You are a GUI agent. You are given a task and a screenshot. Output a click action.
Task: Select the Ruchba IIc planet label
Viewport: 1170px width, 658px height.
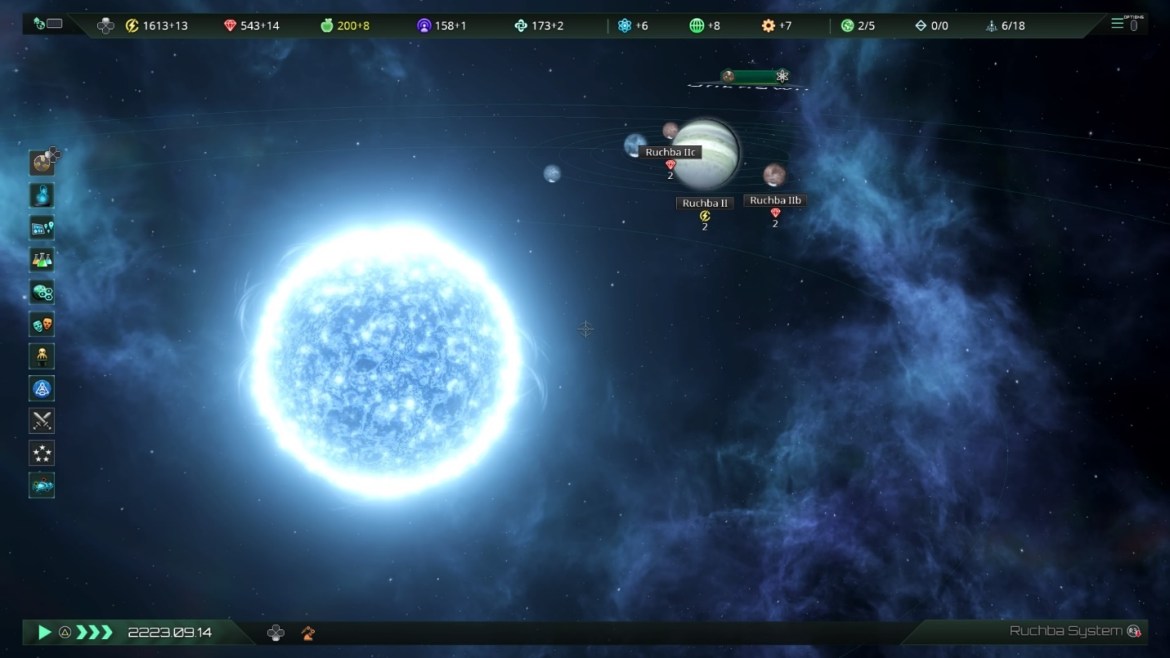[670, 153]
